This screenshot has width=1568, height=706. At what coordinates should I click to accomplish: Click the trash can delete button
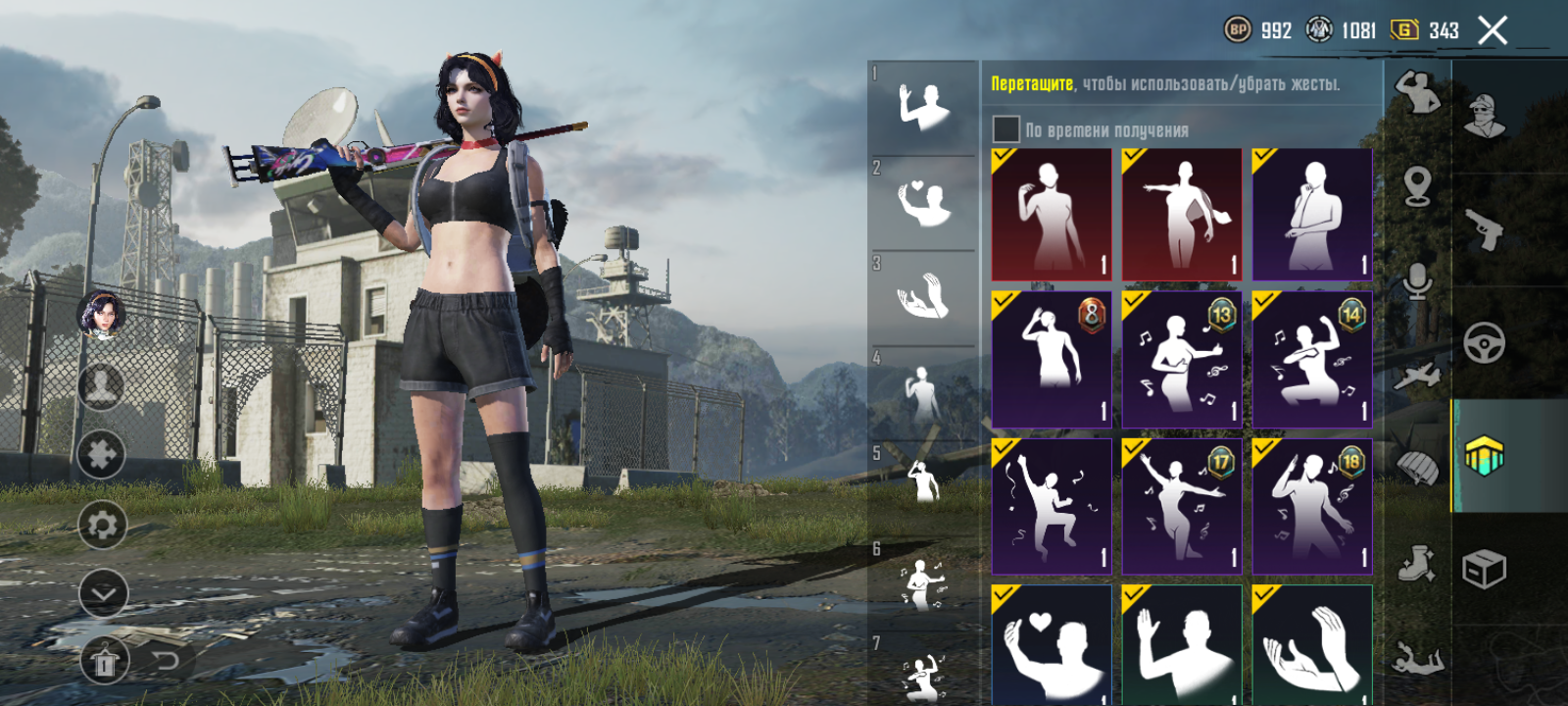coord(104,663)
